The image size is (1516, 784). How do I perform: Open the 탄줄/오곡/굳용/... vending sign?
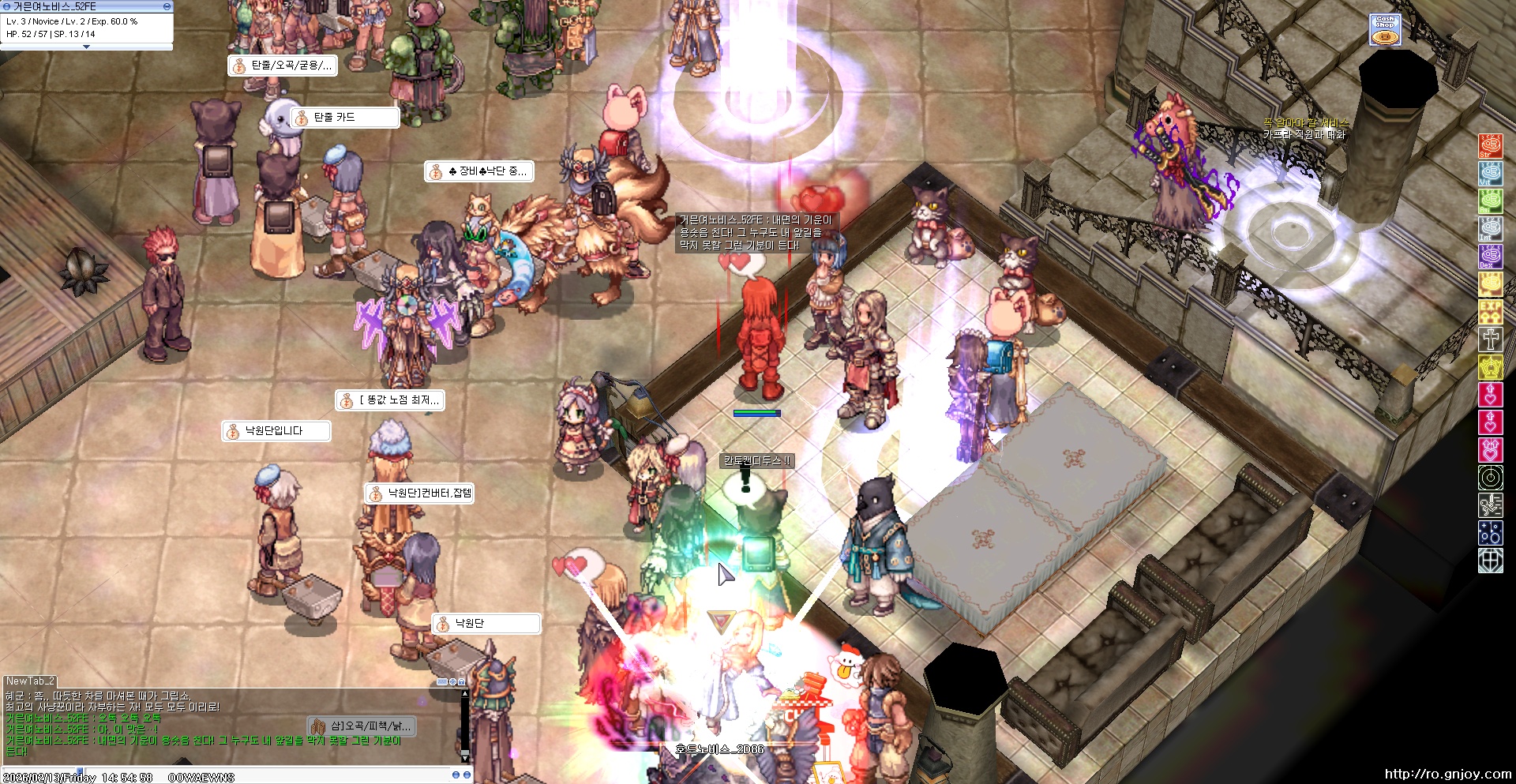pyautogui.click(x=282, y=66)
